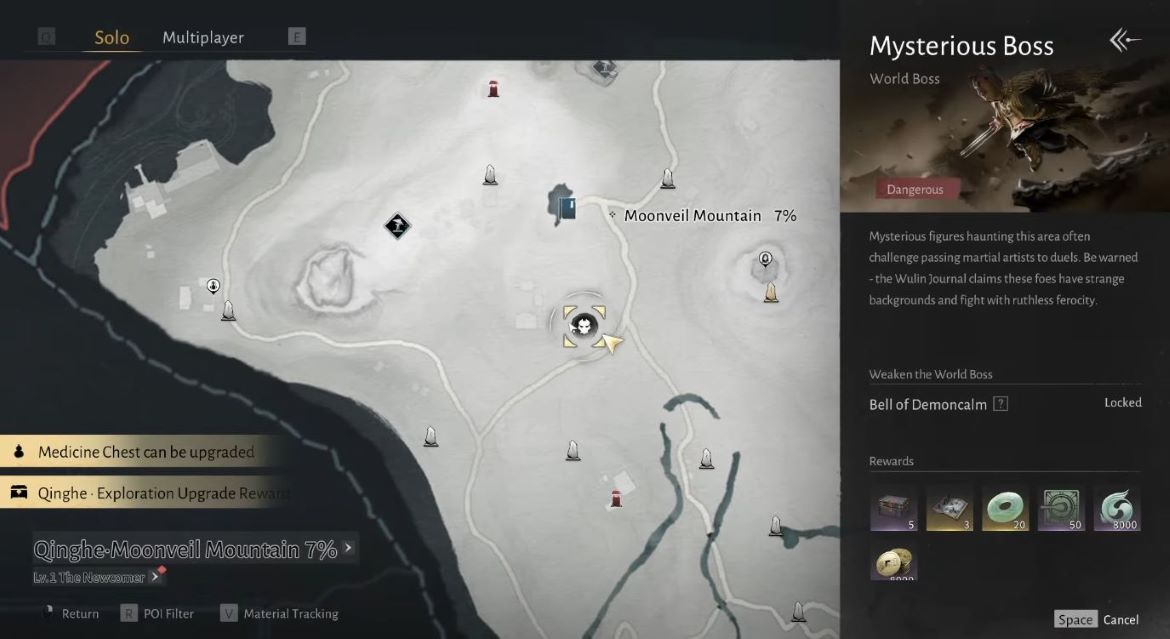Screen dimensions: 1170x639
Task: Inspect the treasure chest reward
Action: 893,508
